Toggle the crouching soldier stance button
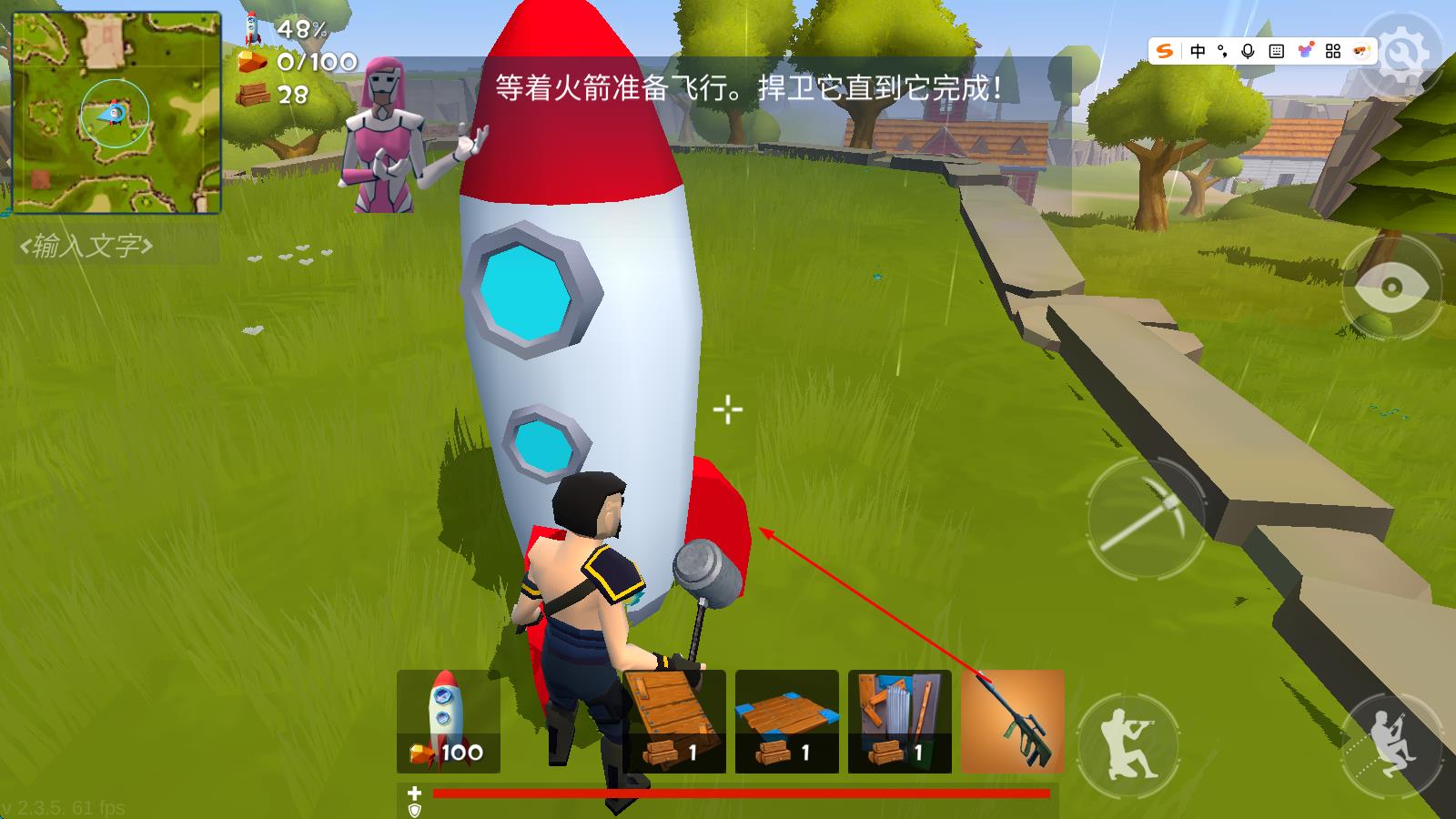This screenshot has width=1456, height=819. pos(1390,743)
